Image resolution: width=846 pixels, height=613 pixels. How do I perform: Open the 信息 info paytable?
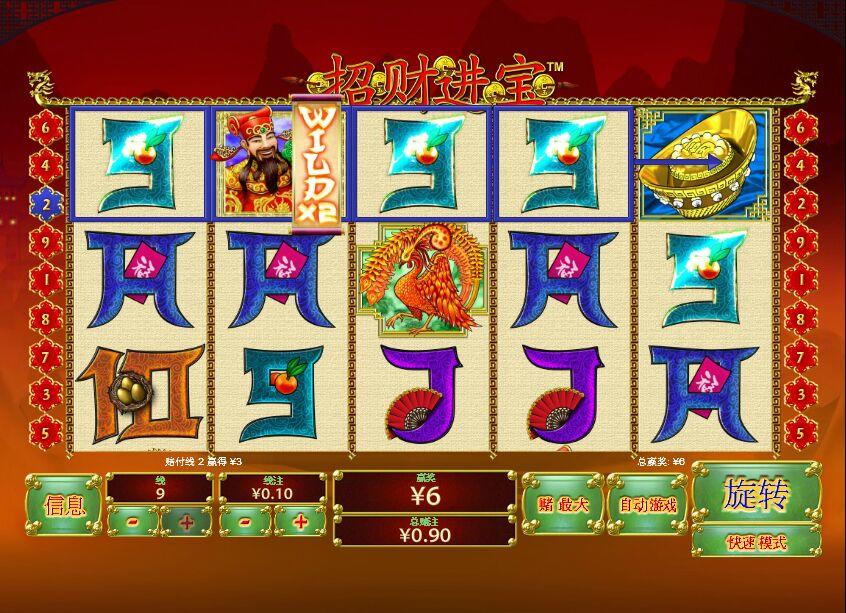64,505
